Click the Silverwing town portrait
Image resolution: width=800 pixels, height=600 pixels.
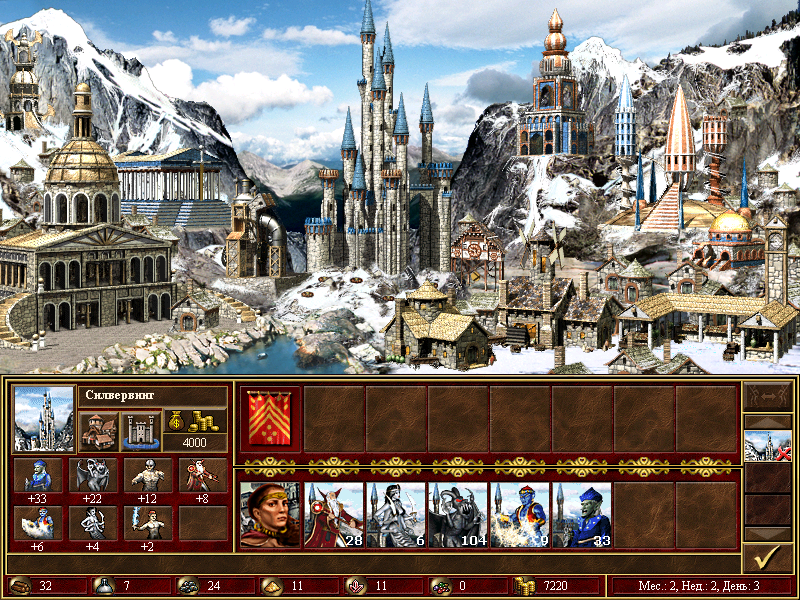coord(44,418)
